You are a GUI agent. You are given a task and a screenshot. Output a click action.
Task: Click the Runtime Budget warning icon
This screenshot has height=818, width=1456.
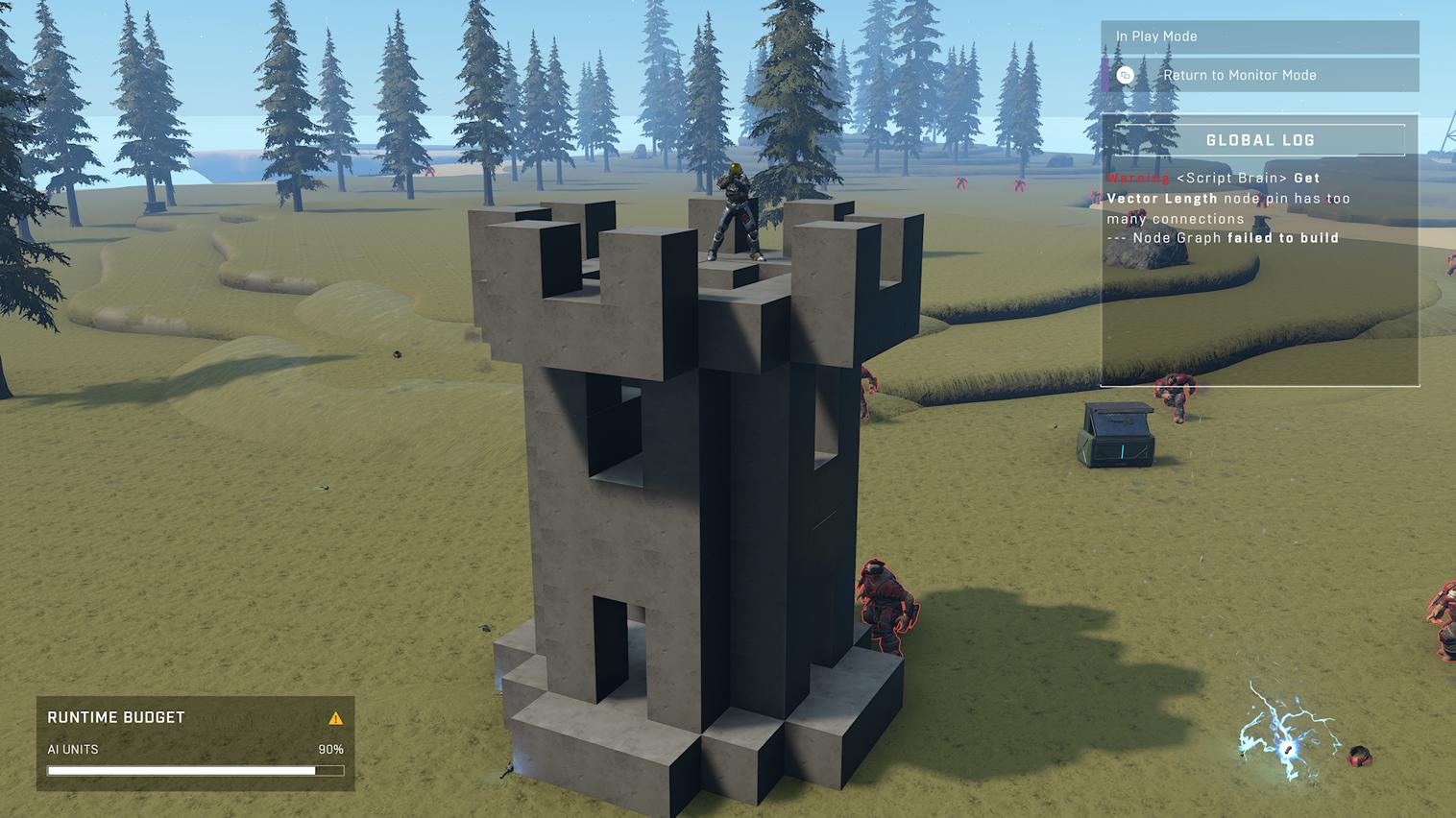[335, 718]
